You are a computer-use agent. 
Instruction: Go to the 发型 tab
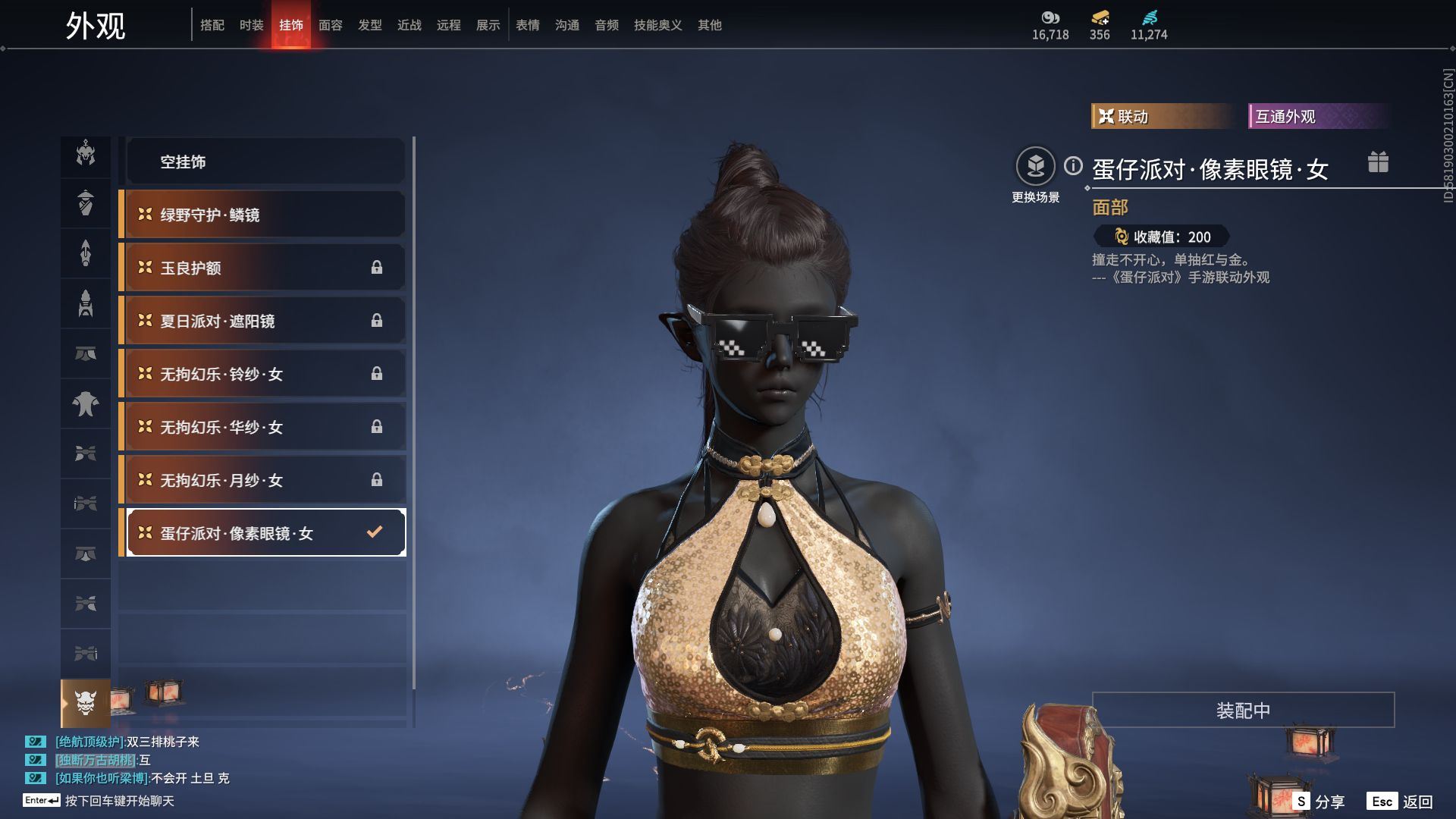[x=369, y=25]
